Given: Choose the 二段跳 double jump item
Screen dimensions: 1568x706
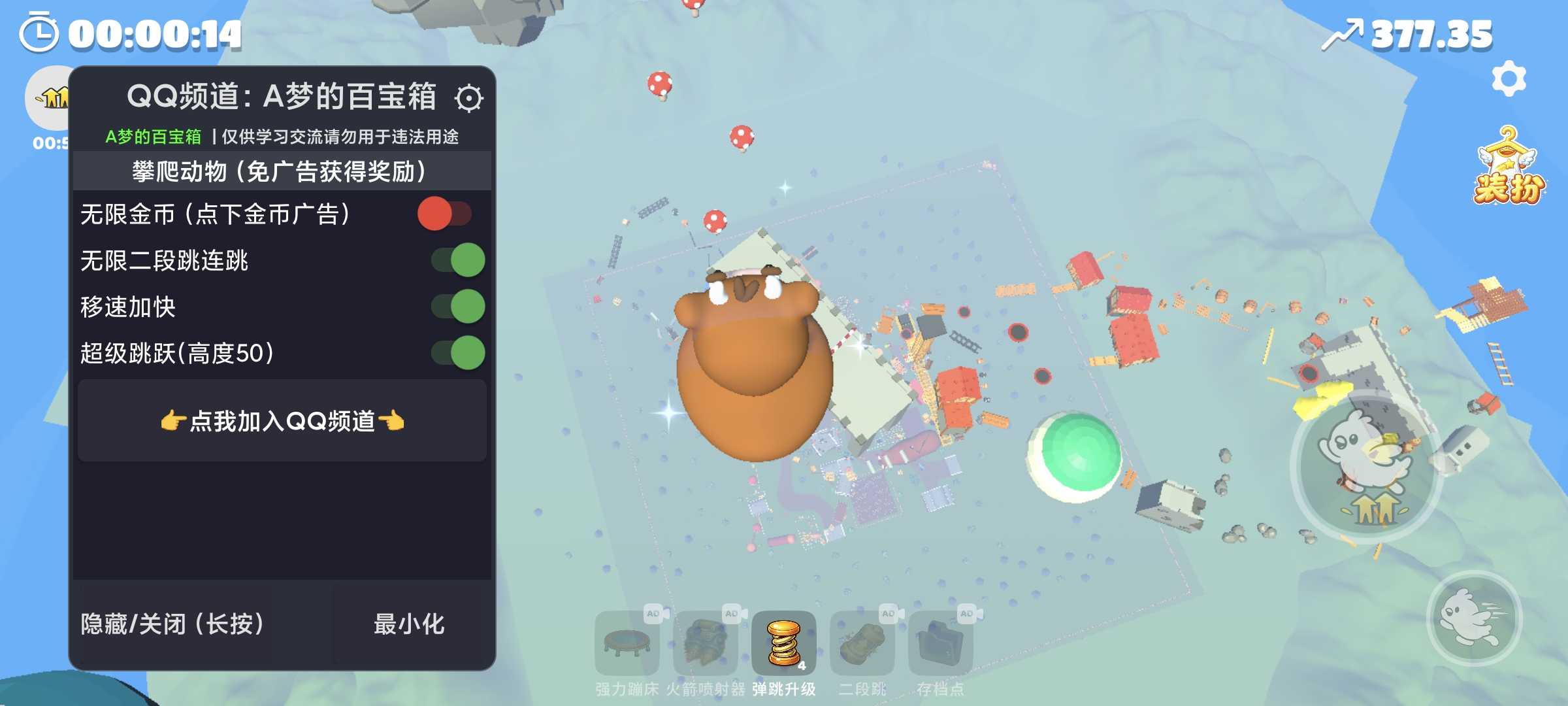Looking at the screenshot, I should (x=862, y=643).
